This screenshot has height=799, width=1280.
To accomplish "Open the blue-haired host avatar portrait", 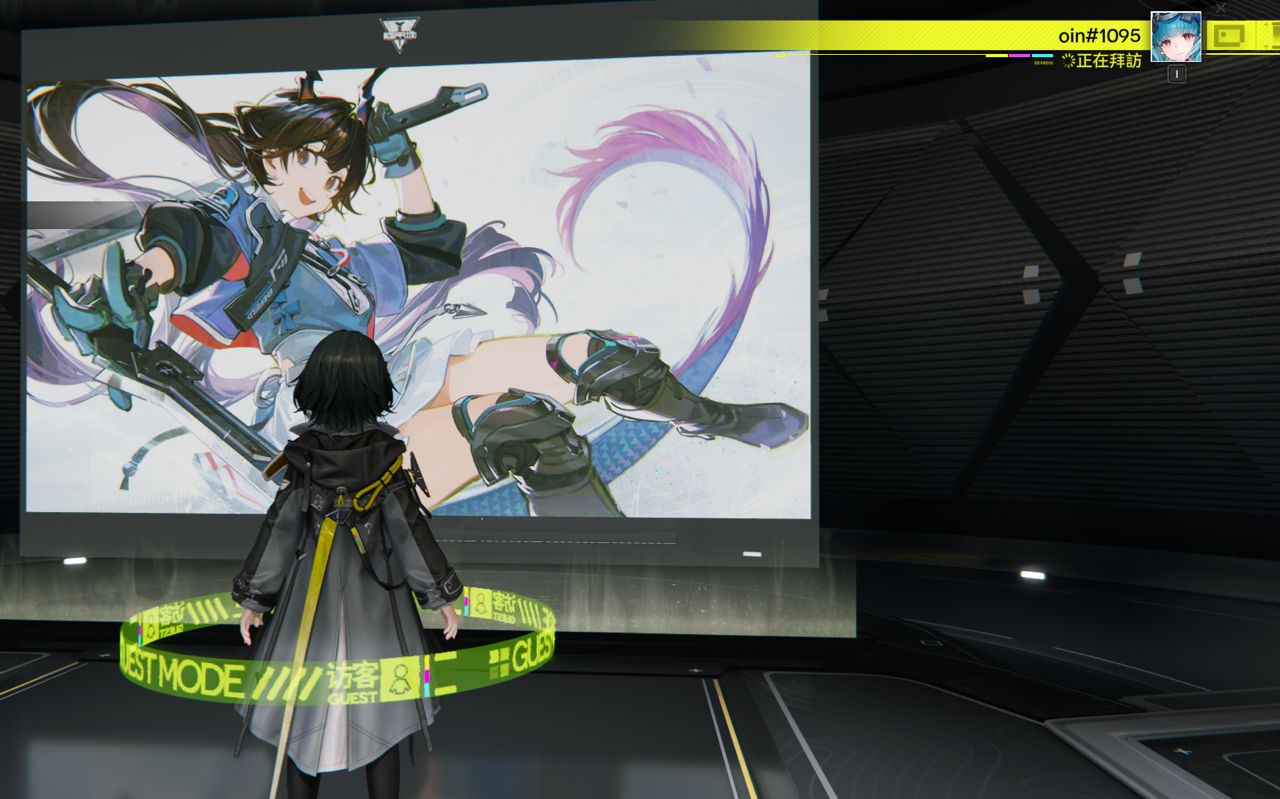I will tap(1175, 37).
